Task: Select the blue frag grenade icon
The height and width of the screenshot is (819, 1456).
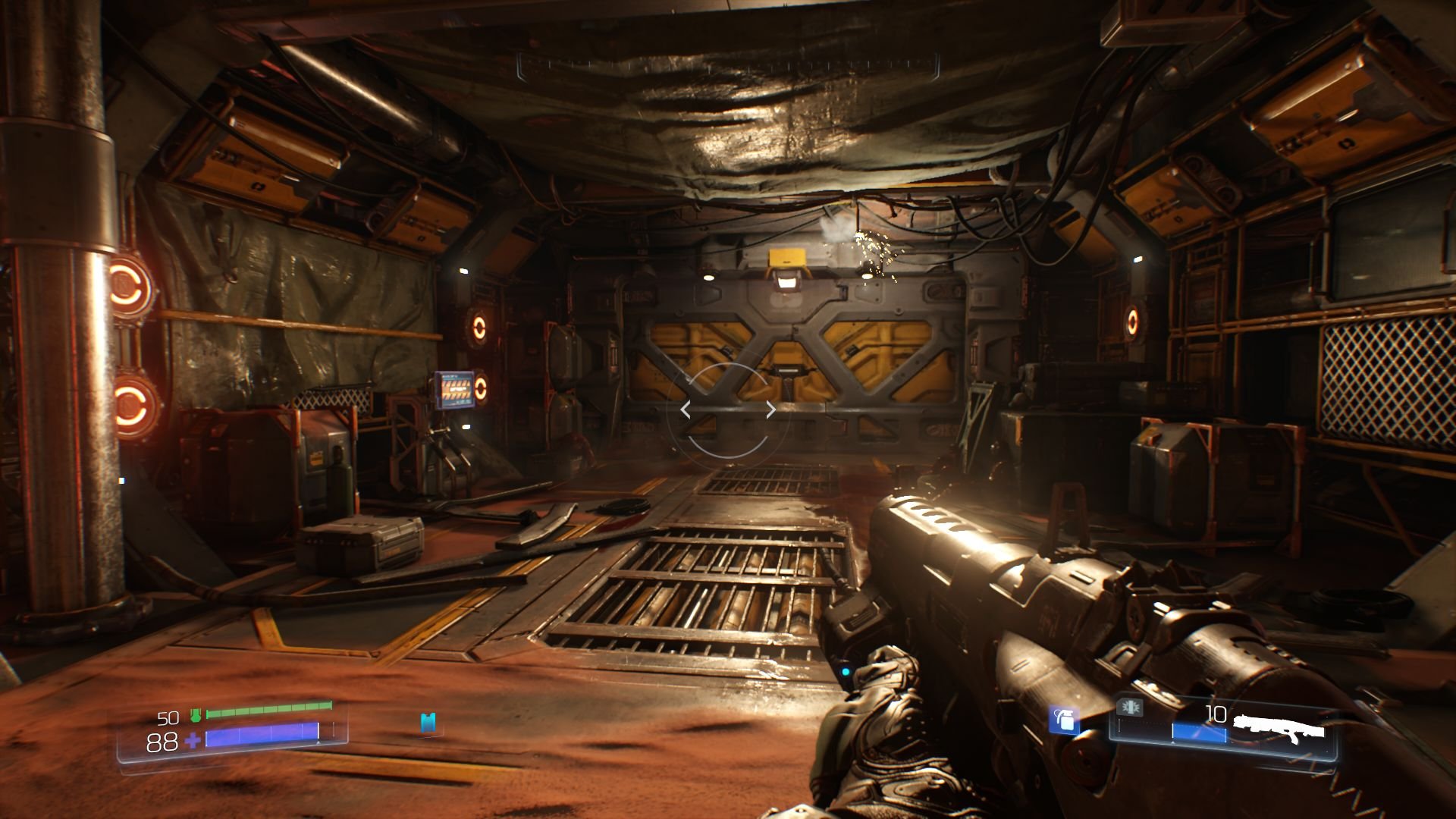Action: 1065,721
